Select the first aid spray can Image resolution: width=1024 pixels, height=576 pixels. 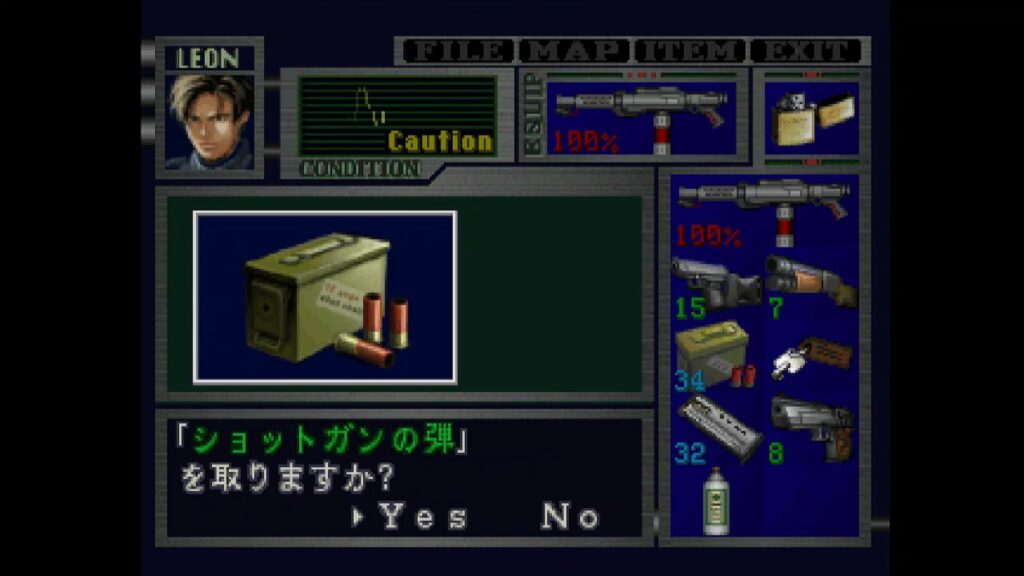tap(714, 500)
